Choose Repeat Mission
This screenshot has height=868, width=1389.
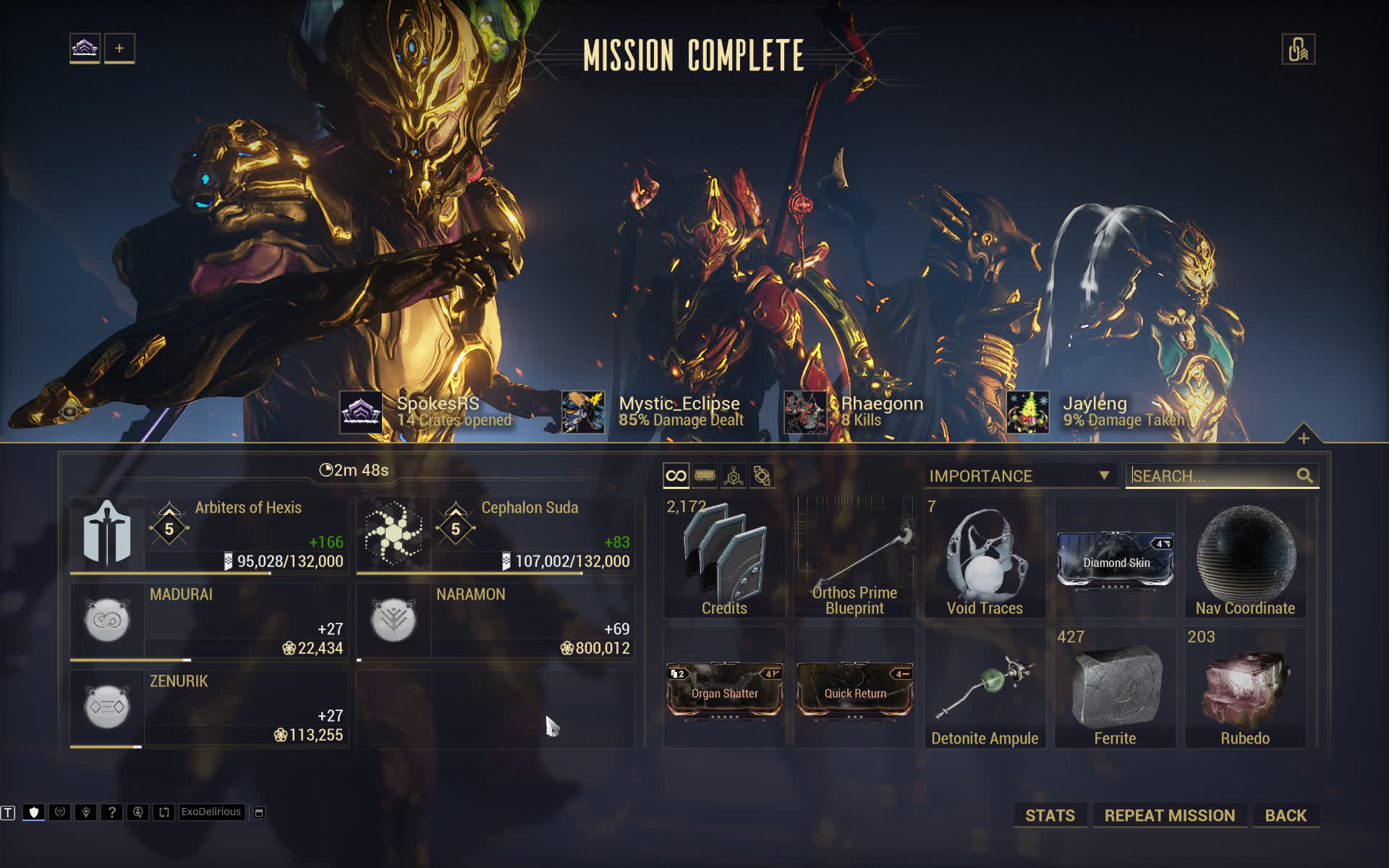coord(1169,815)
